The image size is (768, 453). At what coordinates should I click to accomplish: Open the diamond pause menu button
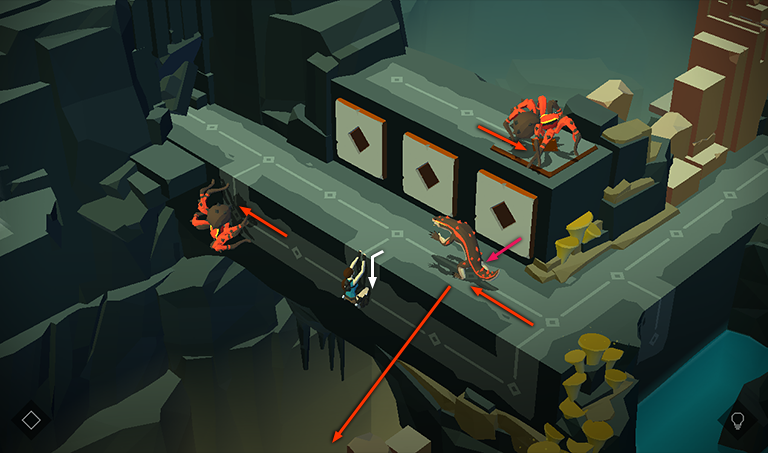pos(31,419)
